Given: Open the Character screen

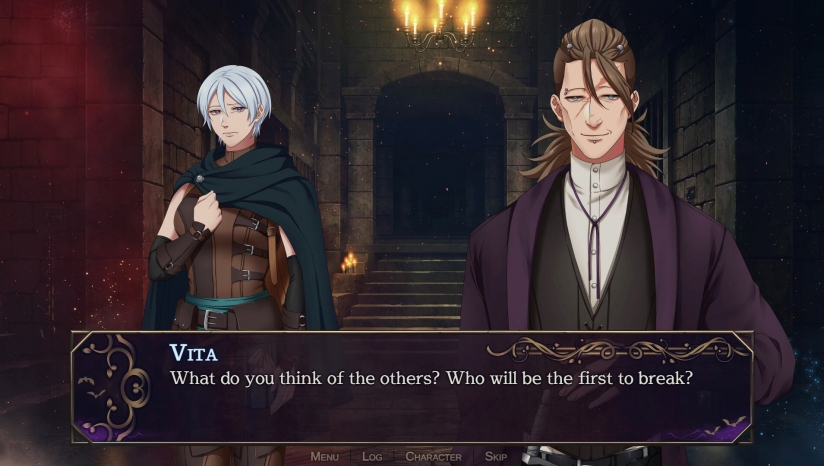Looking at the screenshot, I should (x=433, y=457).
